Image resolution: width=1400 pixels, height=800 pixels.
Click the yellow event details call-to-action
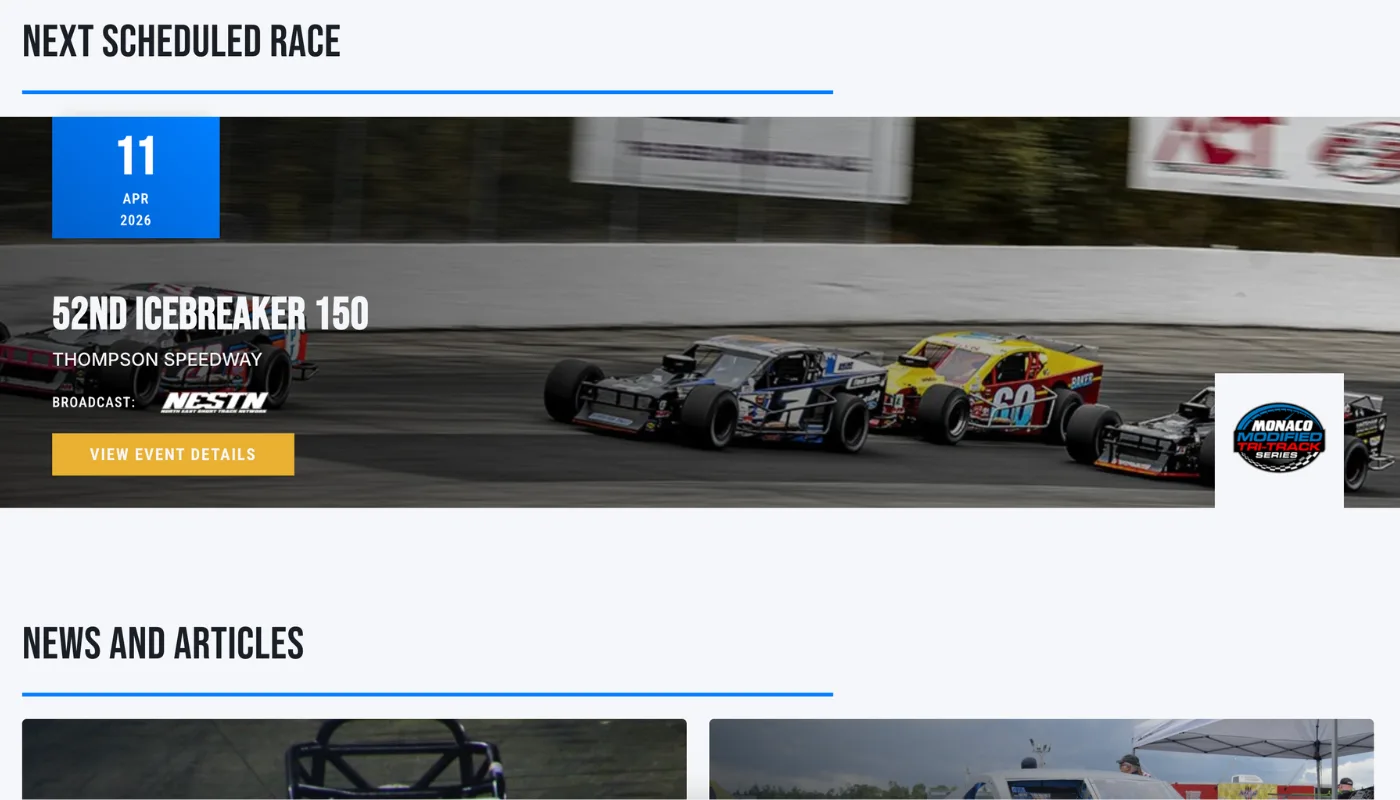[x=172, y=454]
